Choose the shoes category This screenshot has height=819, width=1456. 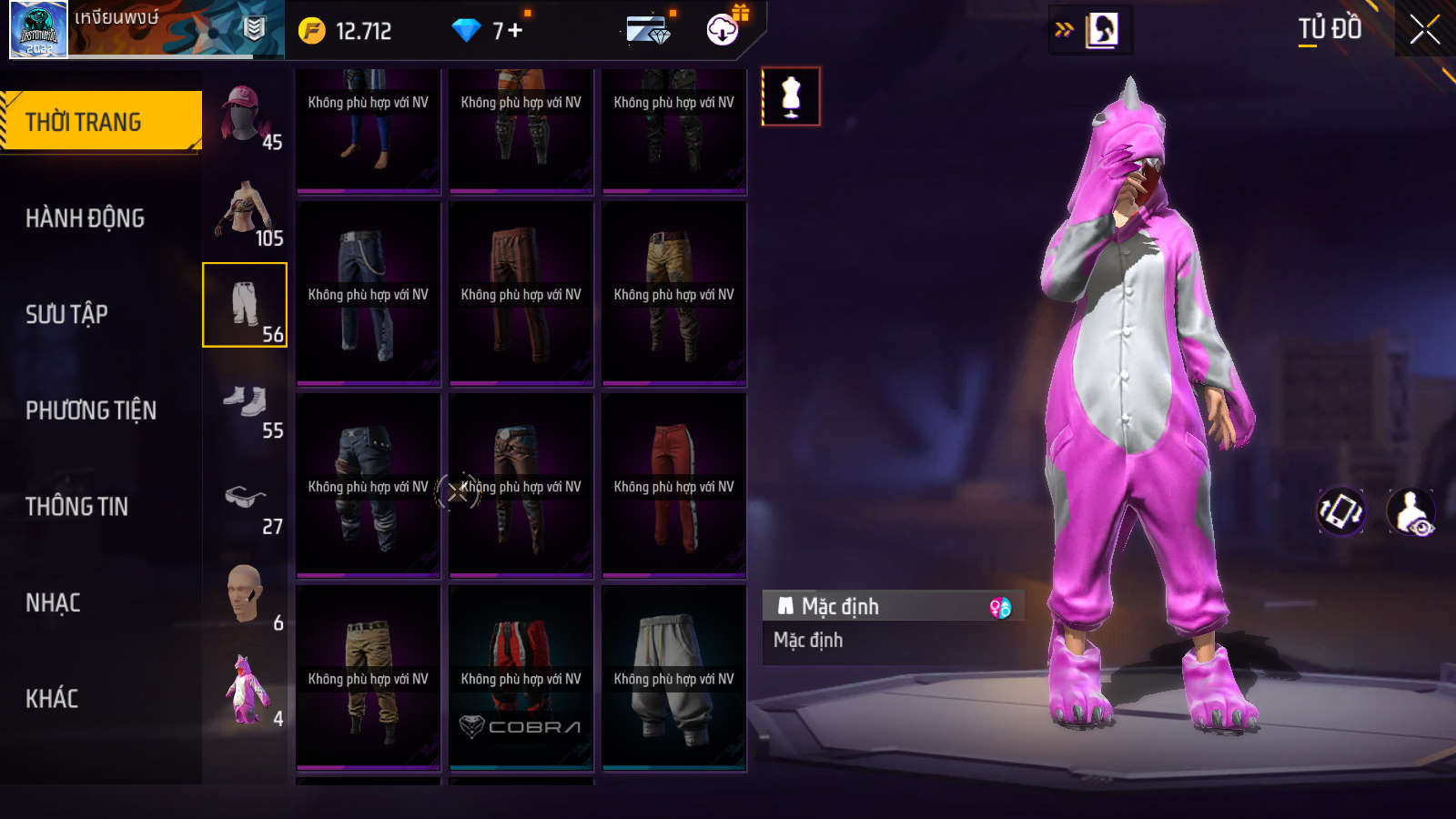[x=245, y=402]
